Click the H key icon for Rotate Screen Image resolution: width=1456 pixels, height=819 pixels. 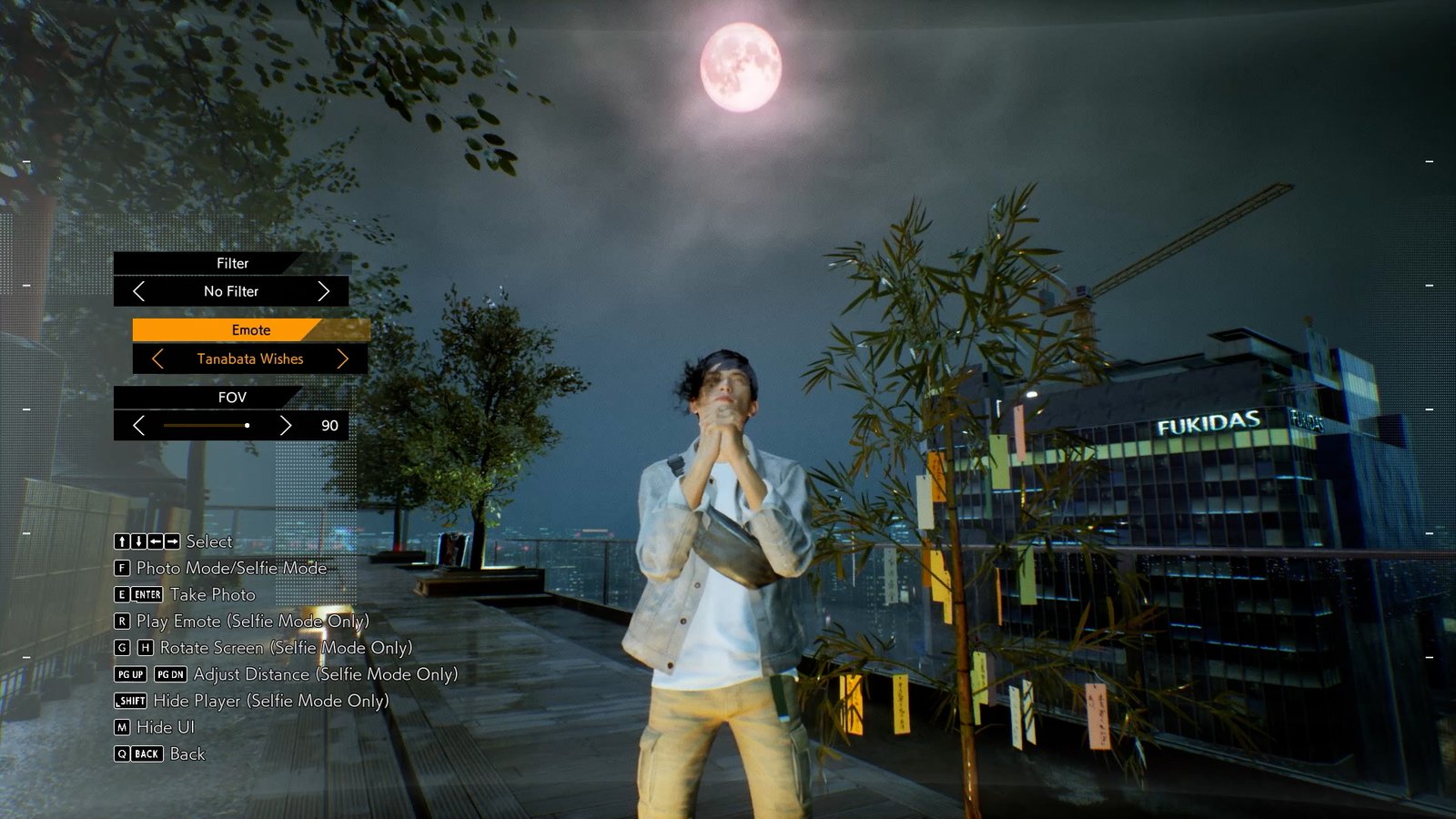(145, 648)
